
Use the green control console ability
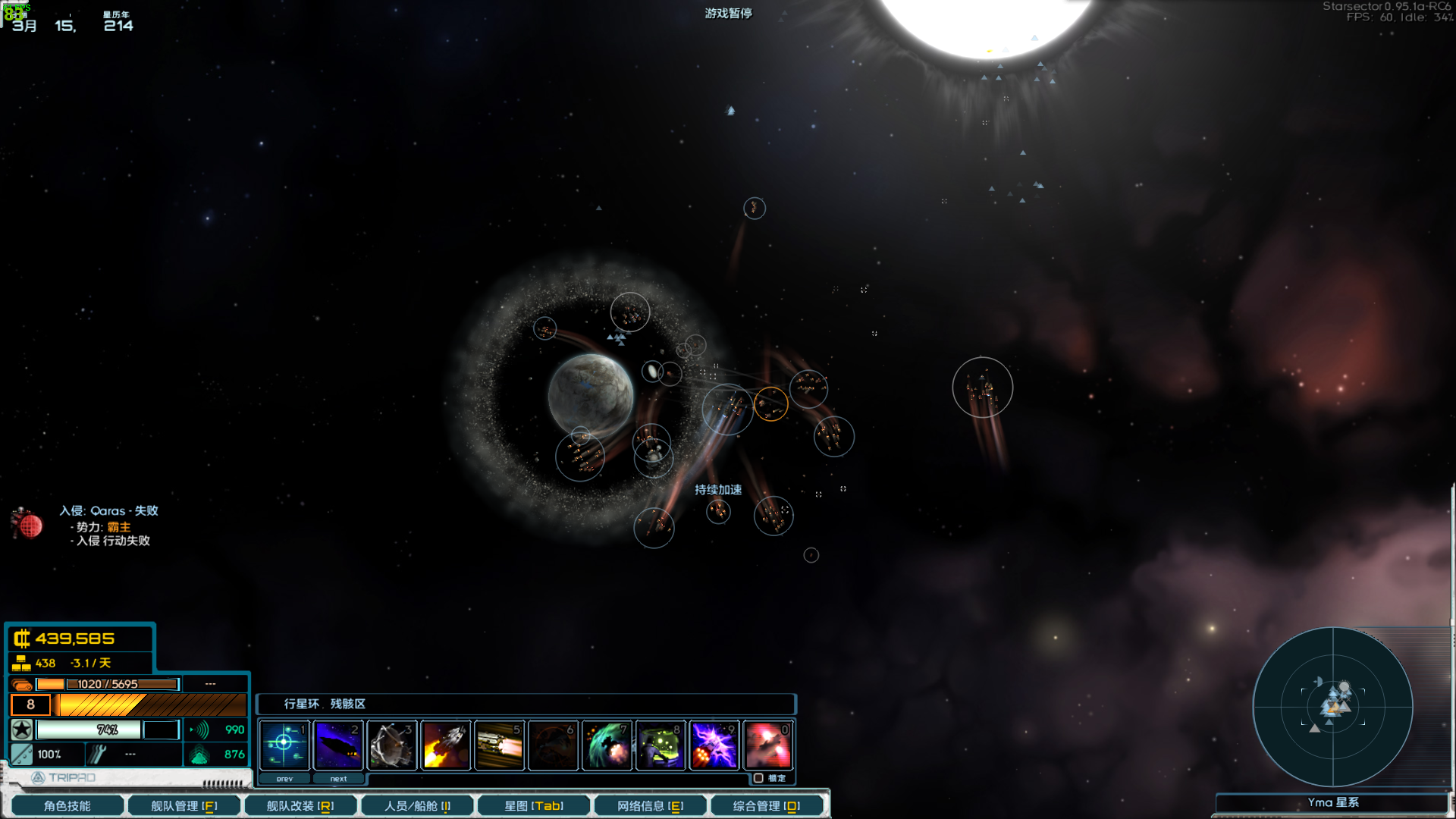(661, 745)
